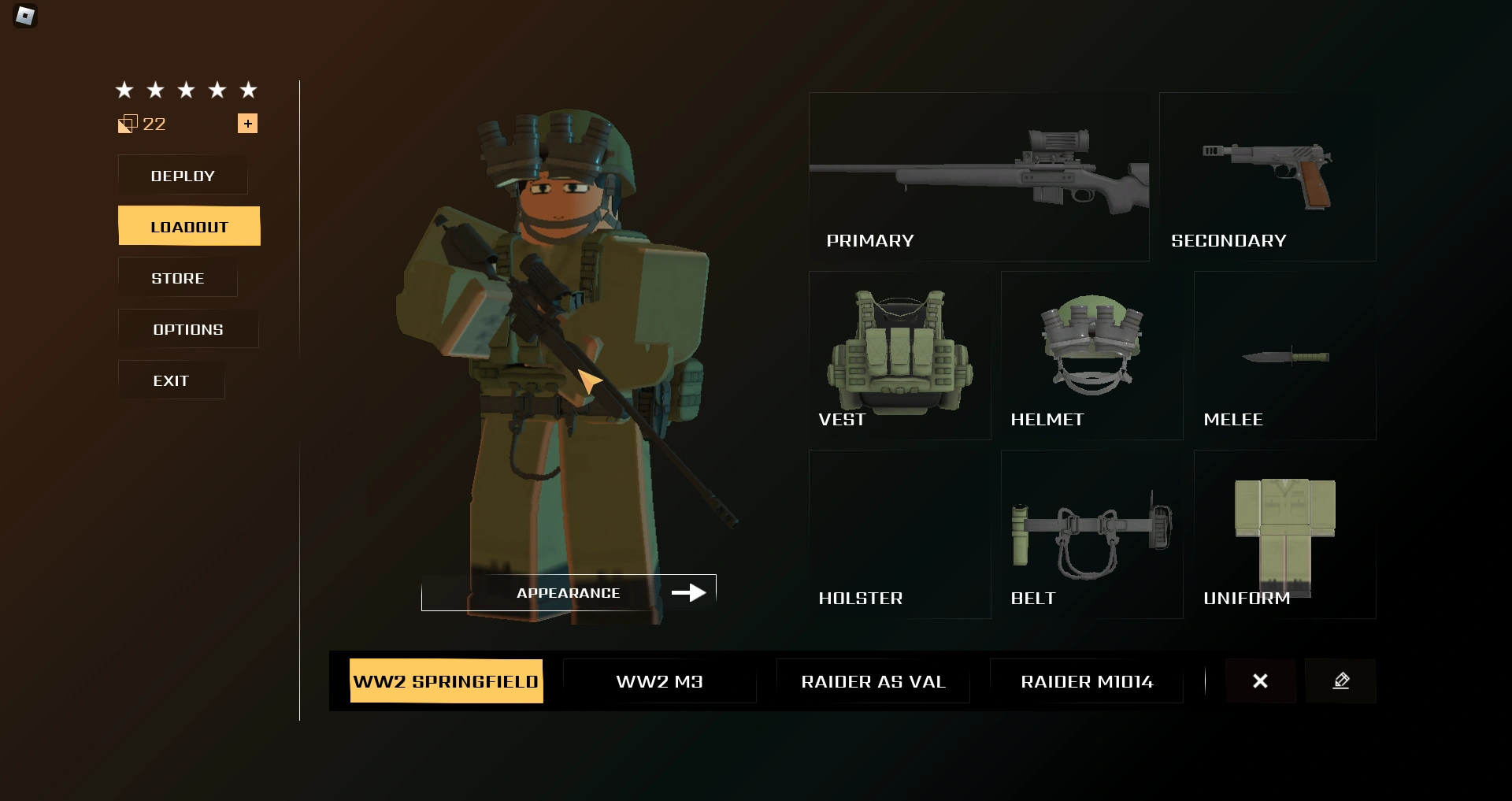Image resolution: width=1512 pixels, height=801 pixels.
Task: Select the Belt equipment slot
Action: click(1091, 534)
